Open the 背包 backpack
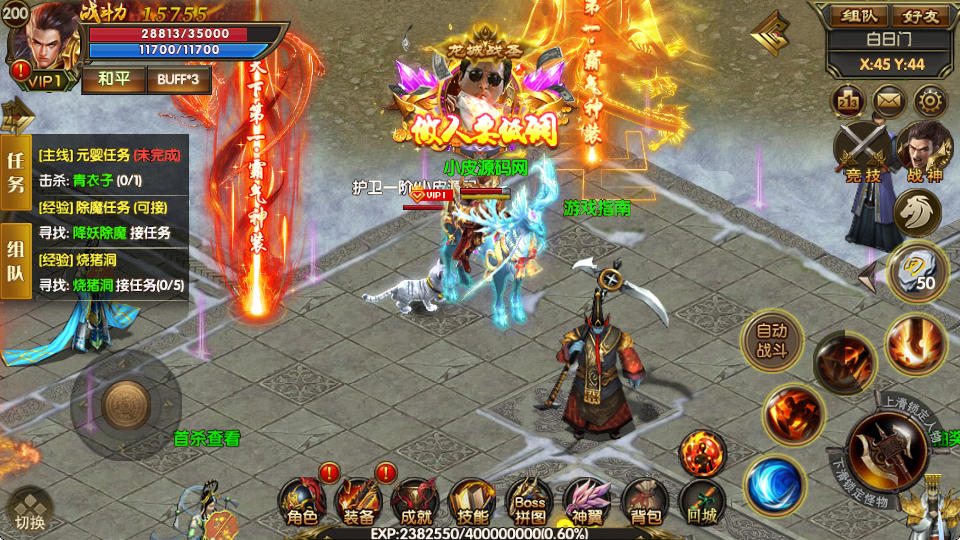Screen dimensions: 960x540 pyautogui.click(x=645, y=500)
